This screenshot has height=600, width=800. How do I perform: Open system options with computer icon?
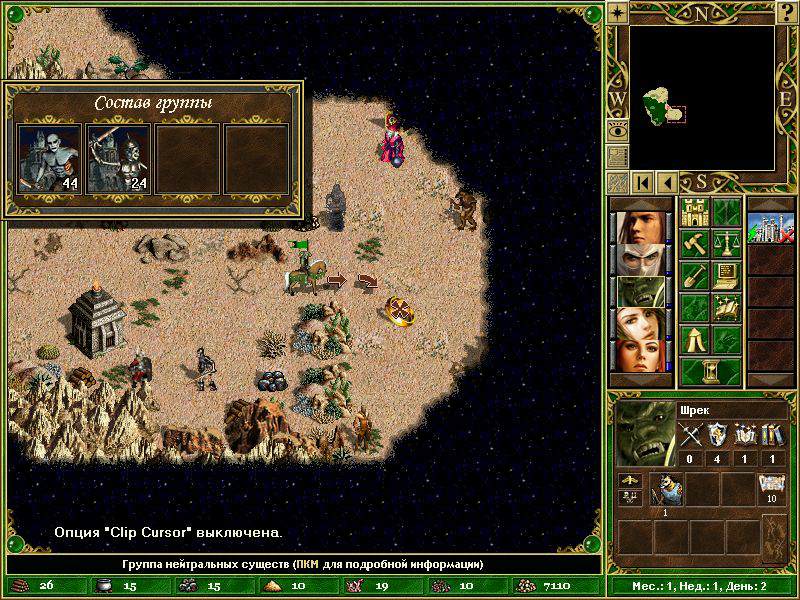726,275
